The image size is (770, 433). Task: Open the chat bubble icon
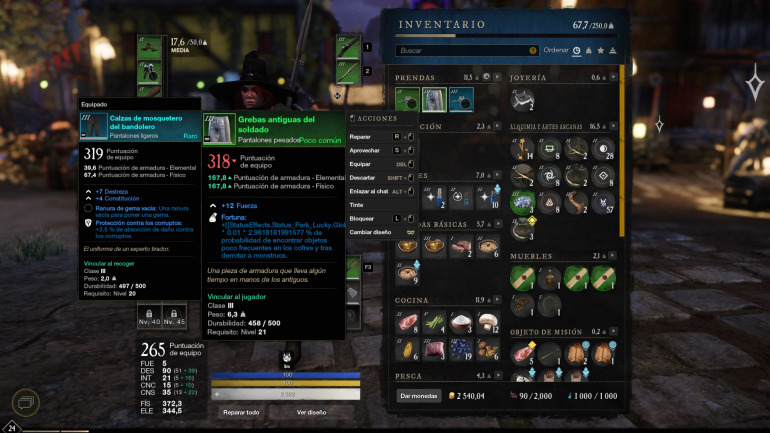coord(23,403)
